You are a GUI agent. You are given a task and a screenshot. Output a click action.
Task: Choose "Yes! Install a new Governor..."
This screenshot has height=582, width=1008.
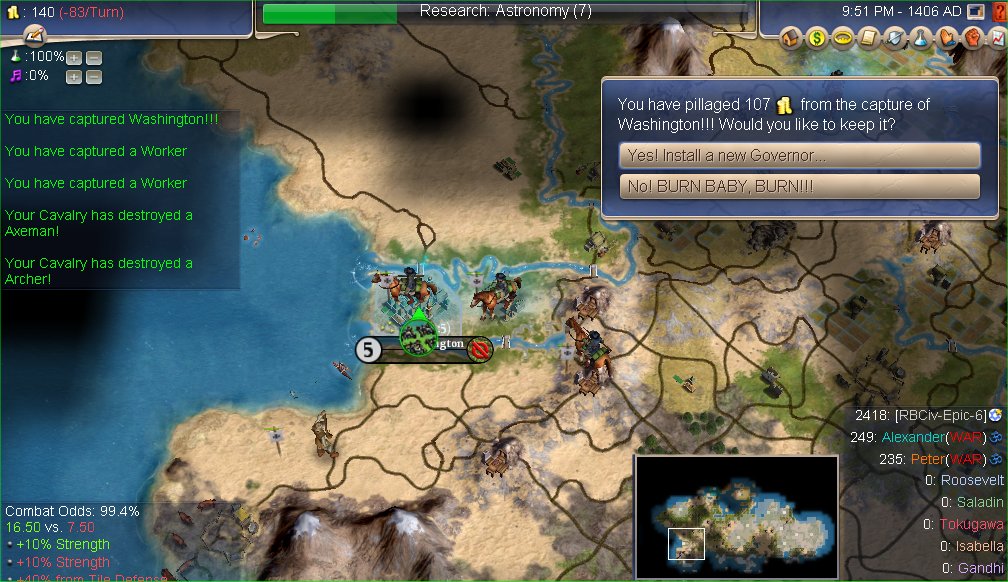point(799,156)
